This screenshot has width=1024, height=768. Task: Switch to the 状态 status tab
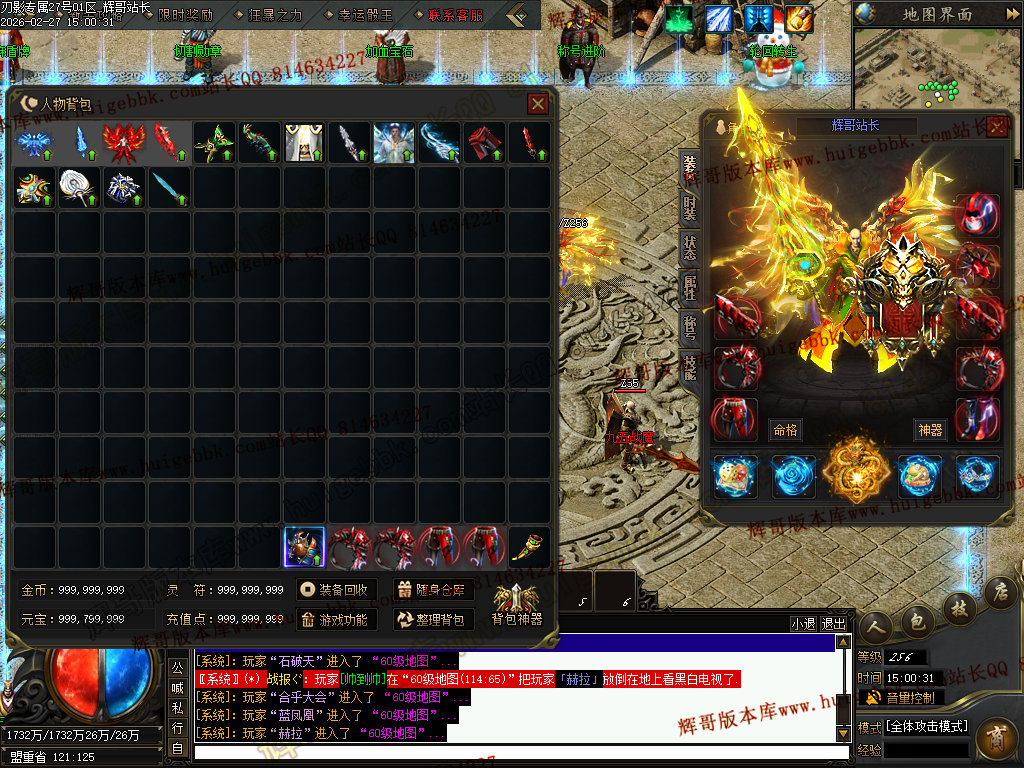tap(690, 249)
